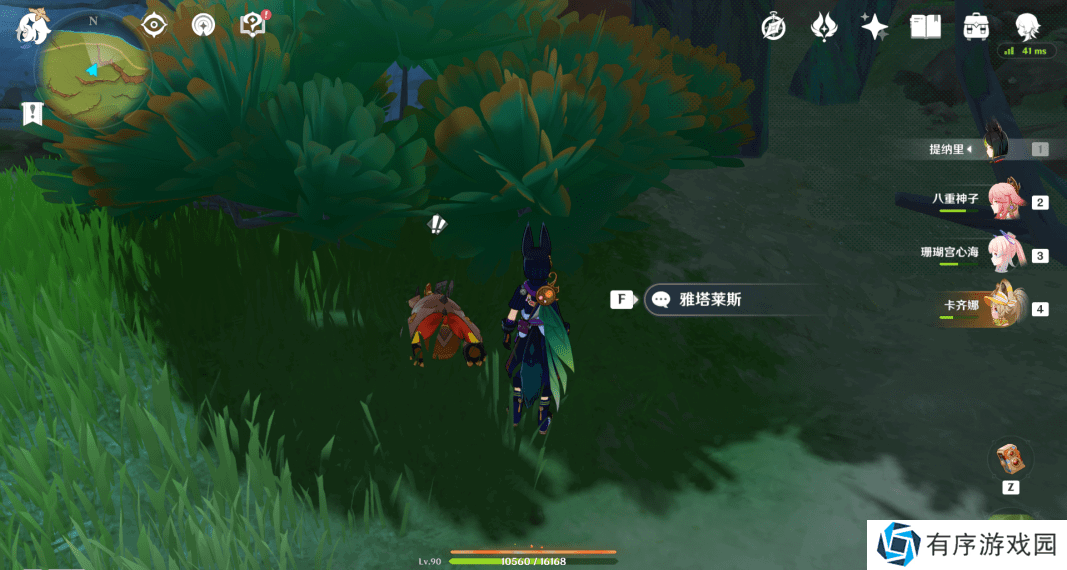Open the battle pass emblem icon
The height and width of the screenshot is (570, 1067).
pyautogui.click(x=824, y=27)
